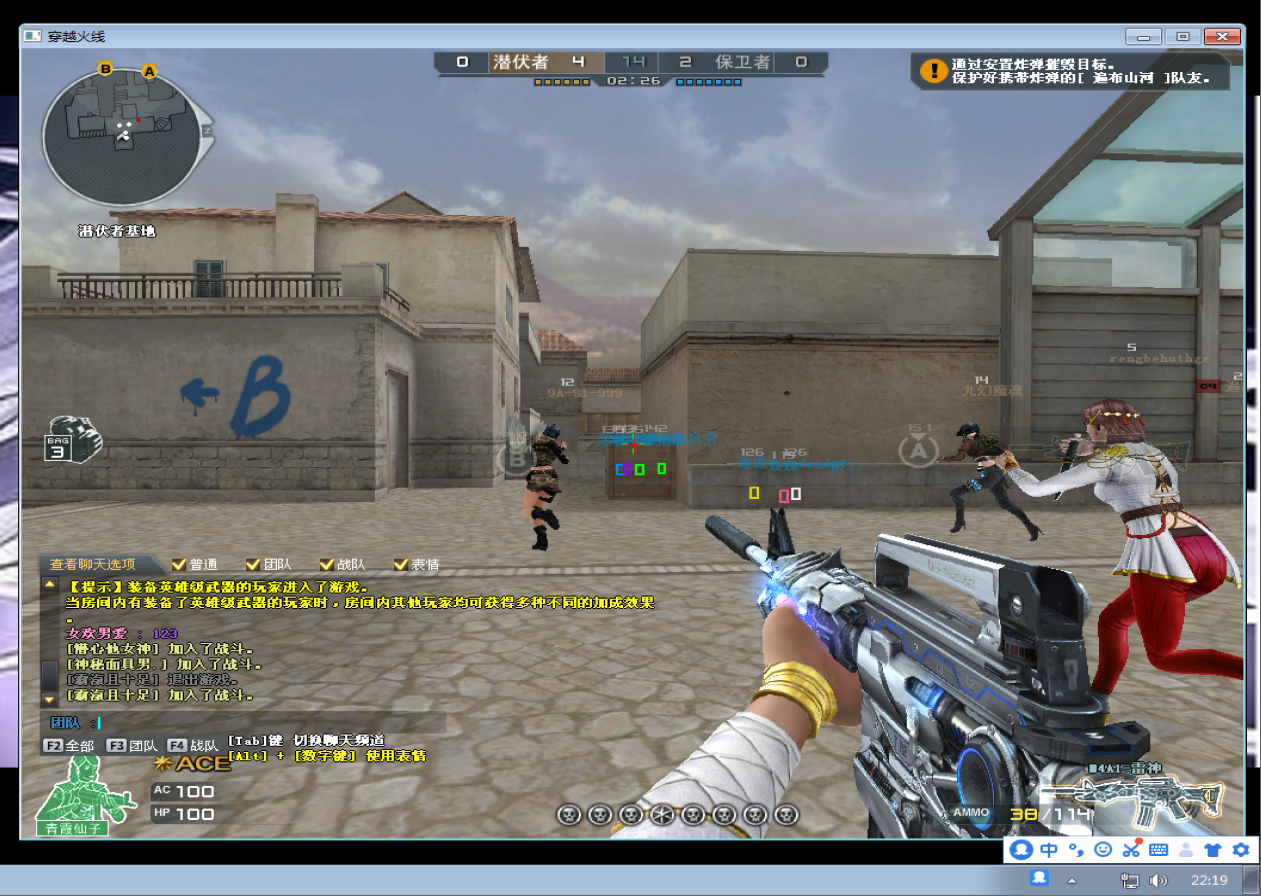
Task: Click the input method scissors tool
Action: click(1131, 850)
